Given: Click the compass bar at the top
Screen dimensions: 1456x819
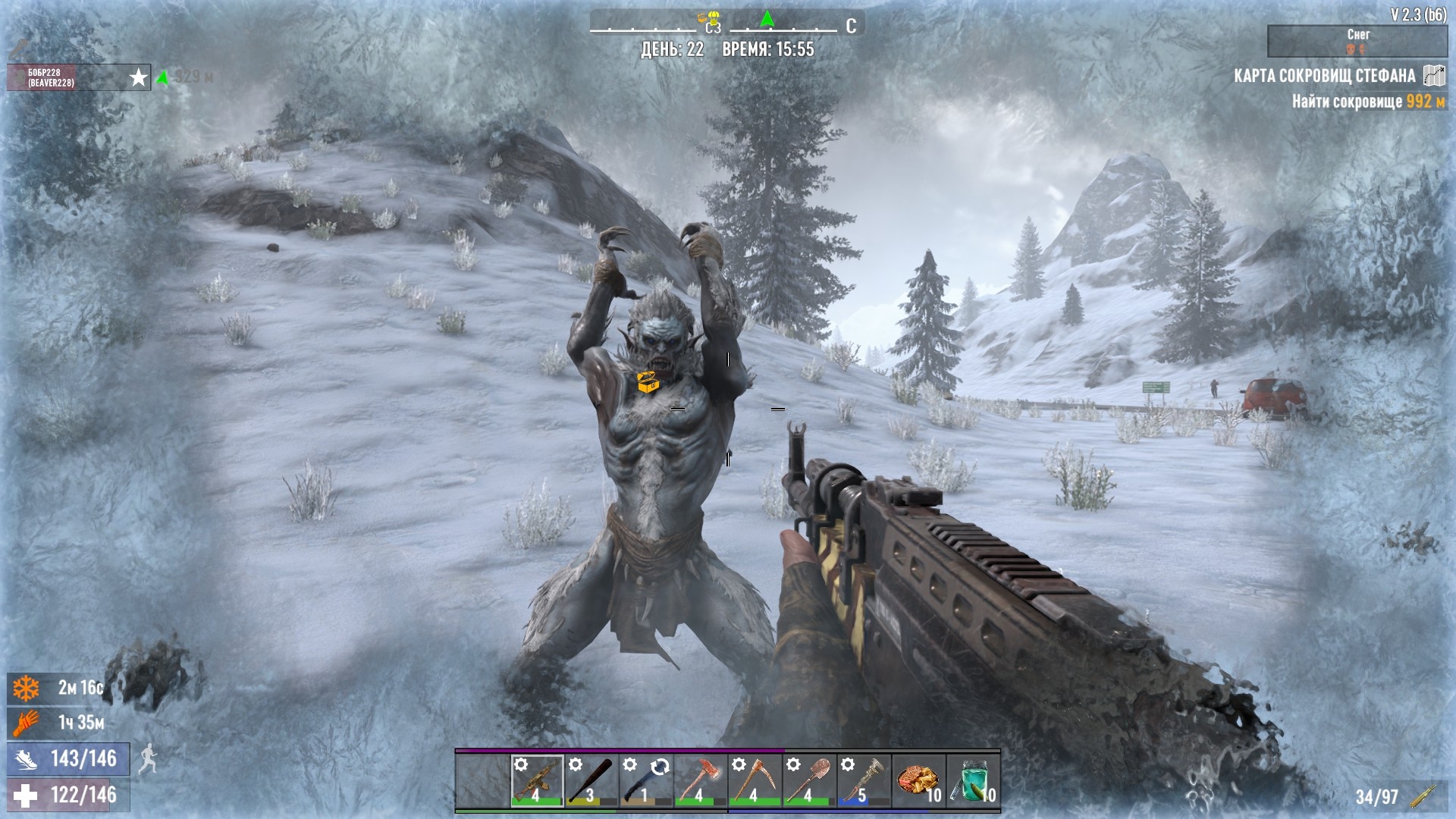Looking at the screenshot, I should point(726,25).
